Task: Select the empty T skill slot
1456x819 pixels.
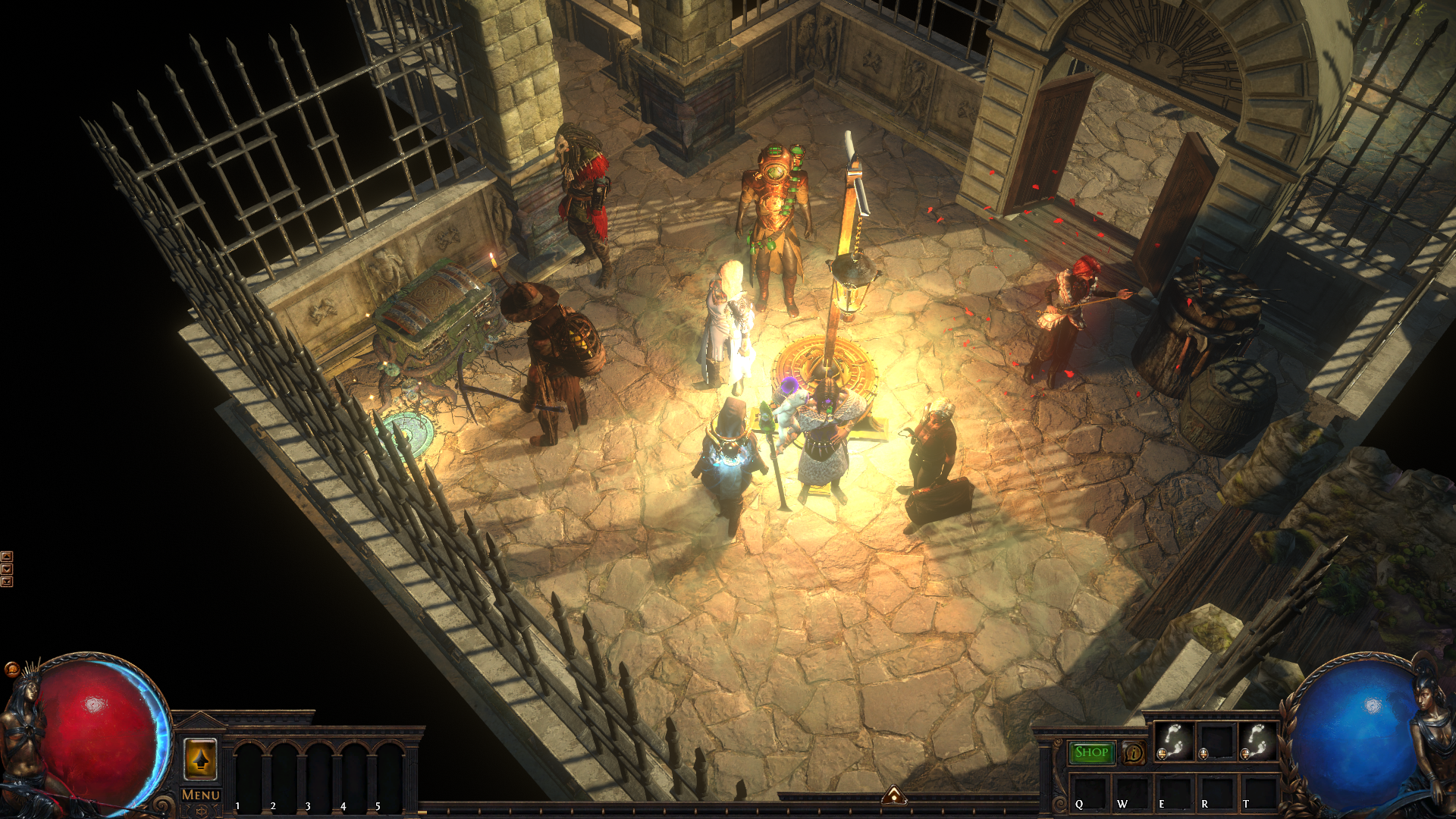Action: pyautogui.click(x=1259, y=792)
